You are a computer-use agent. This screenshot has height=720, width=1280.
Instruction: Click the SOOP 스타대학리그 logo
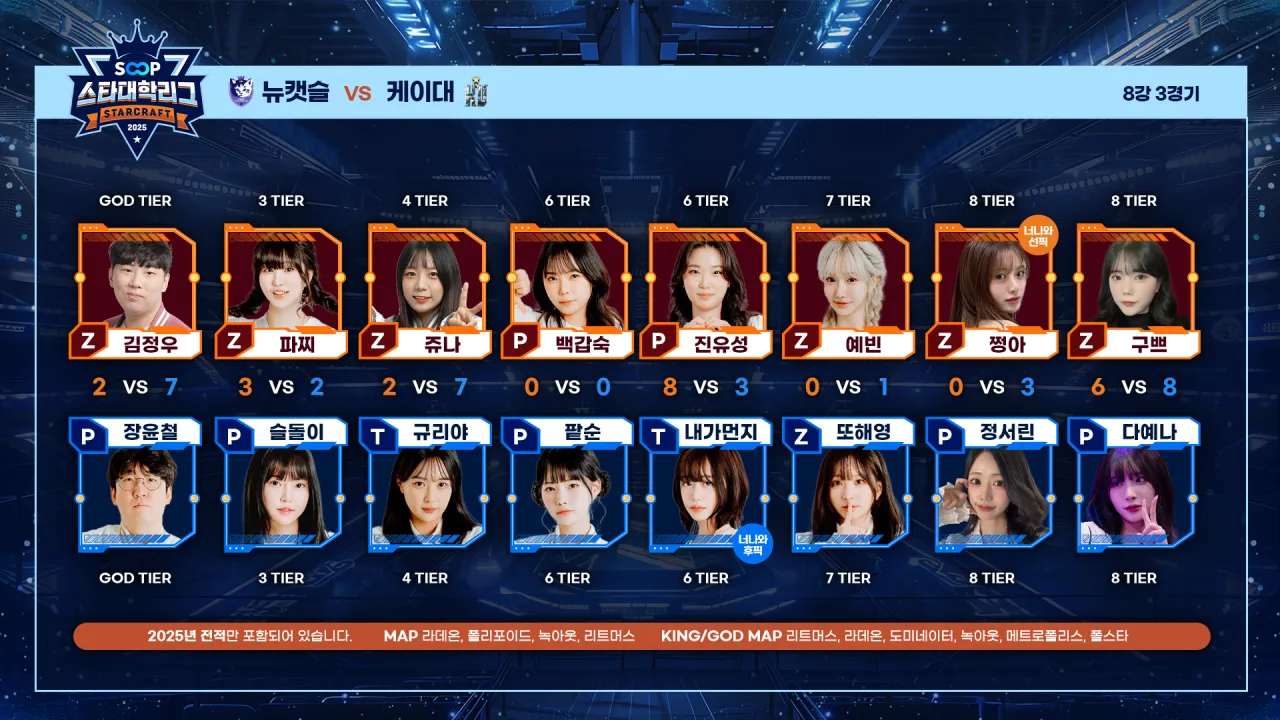click(137, 100)
